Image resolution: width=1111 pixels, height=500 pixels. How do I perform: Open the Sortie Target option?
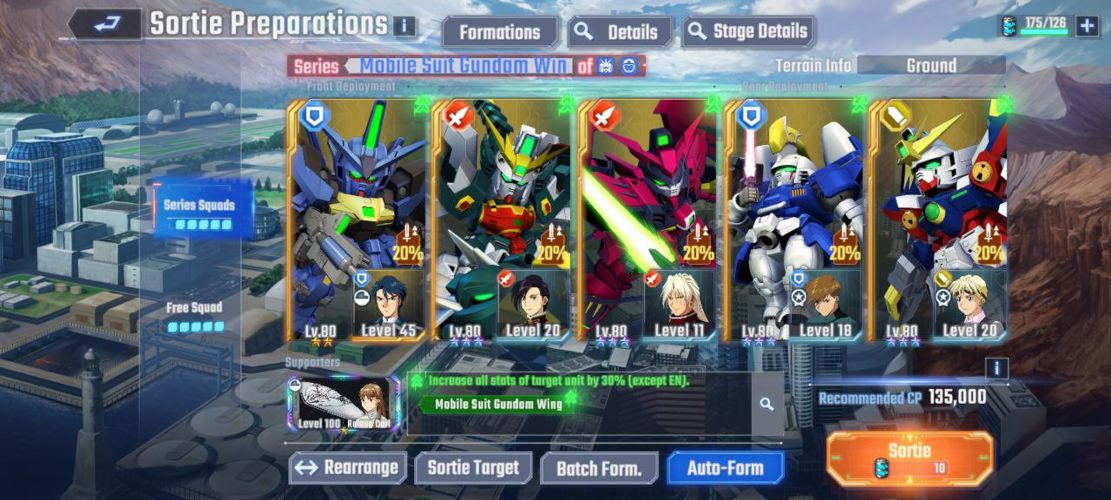point(473,467)
